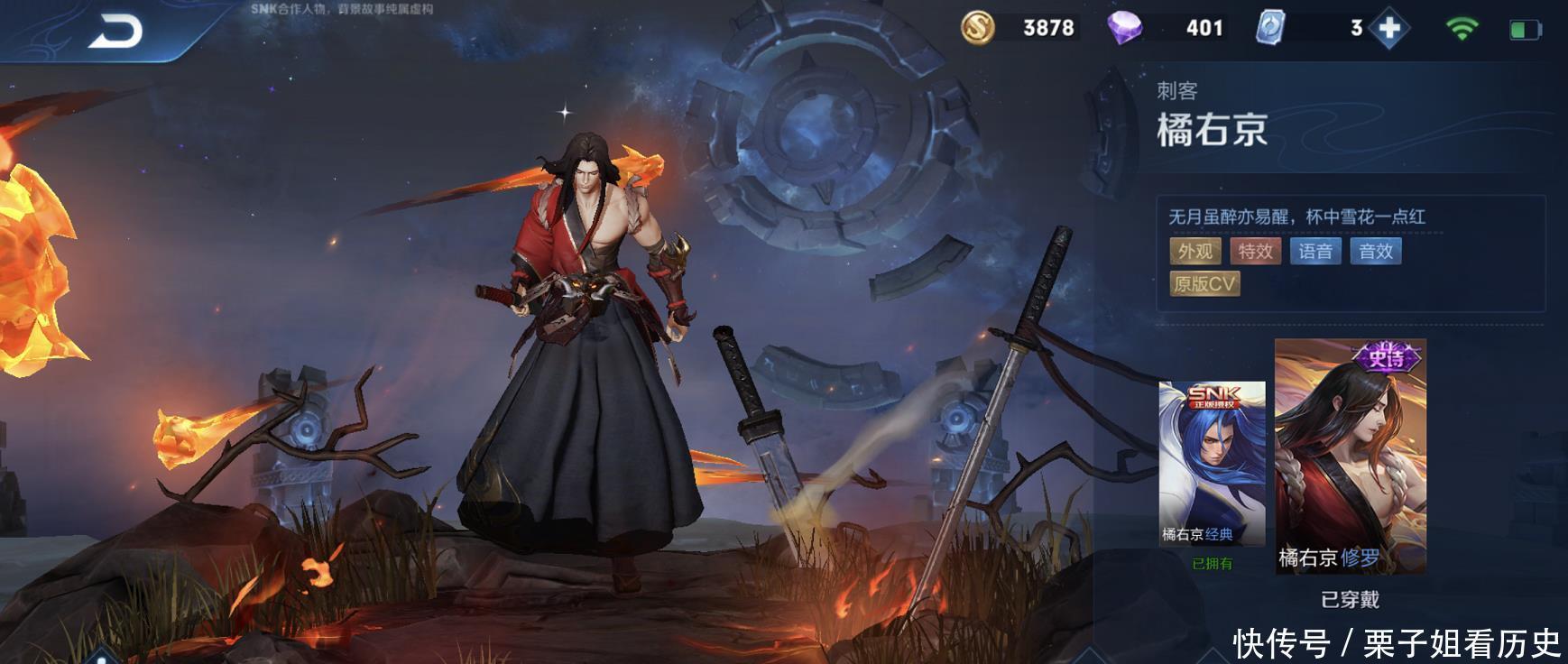Image resolution: width=1568 pixels, height=664 pixels.
Task: Click the 外观 appearance tag
Action: (x=1195, y=252)
